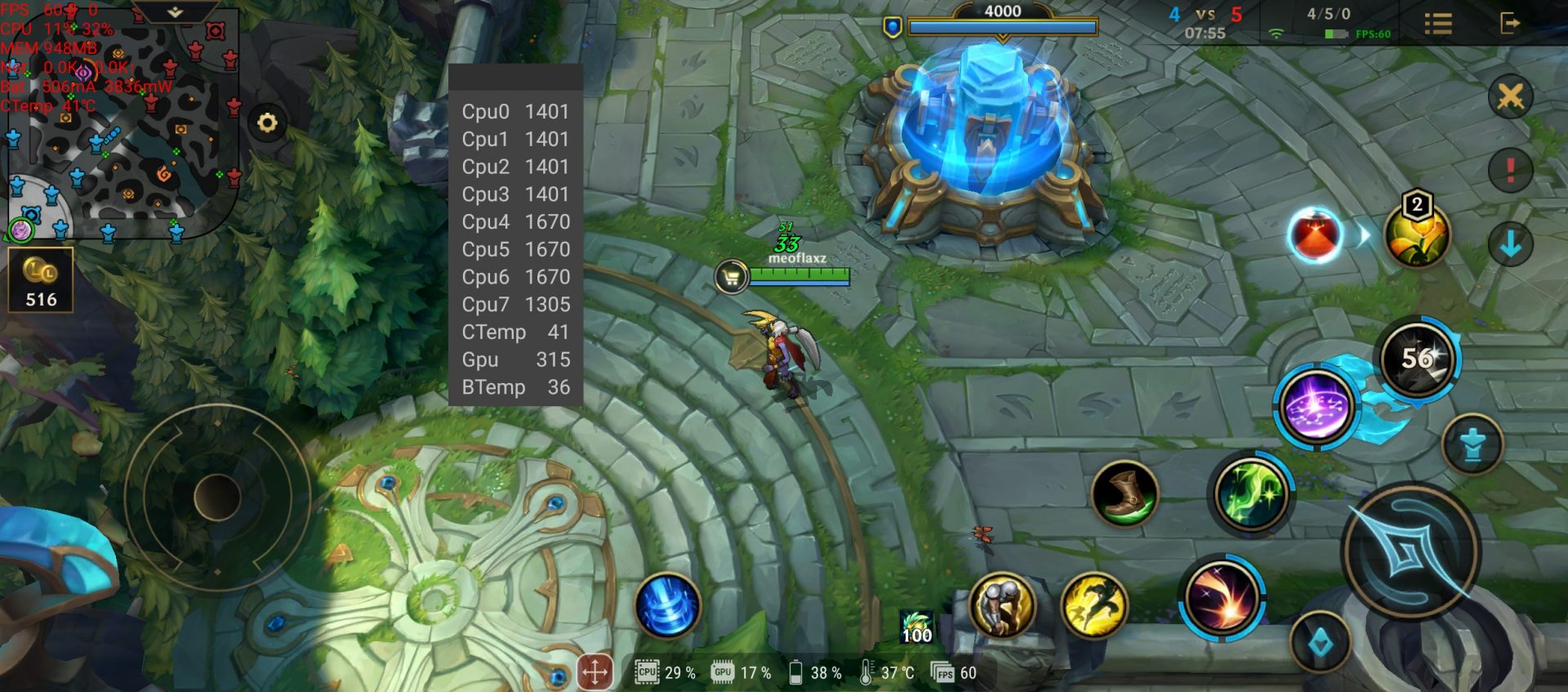Send the red exclamation danger ping
This screenshot has height=692, width=1568.
[x=1510, y=170]
